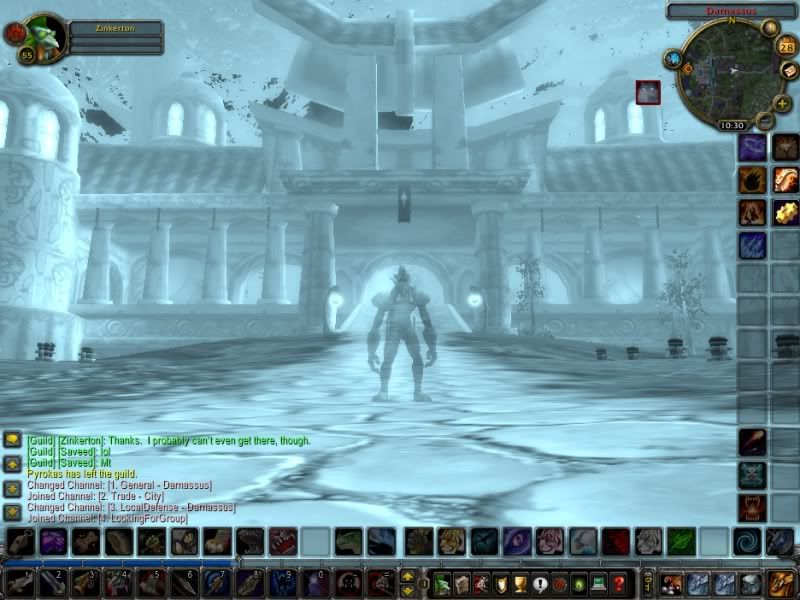Activate the golden gear icon on side bar

[x=785, y=212]
